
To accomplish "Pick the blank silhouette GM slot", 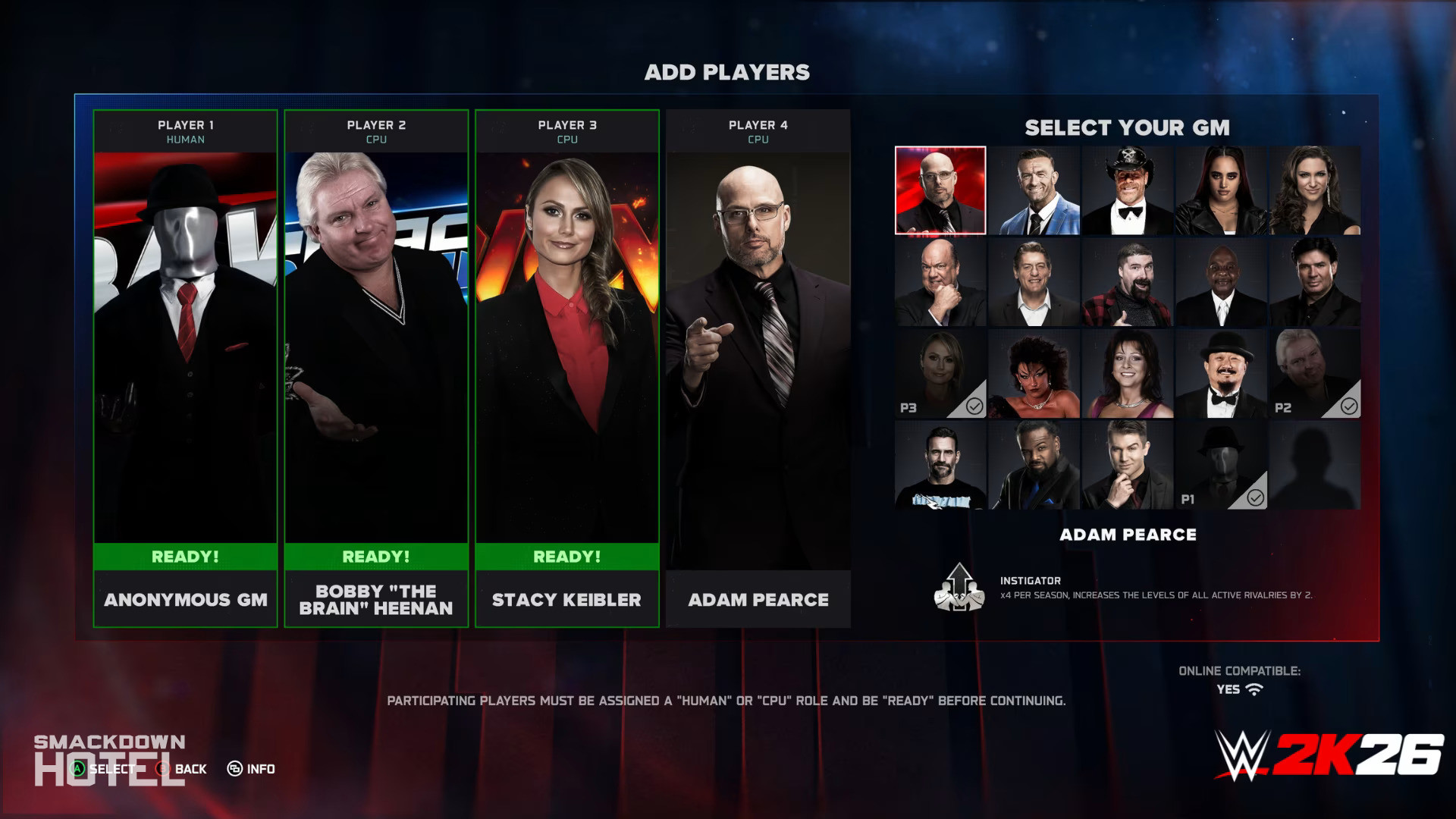I will point(1315,466).
